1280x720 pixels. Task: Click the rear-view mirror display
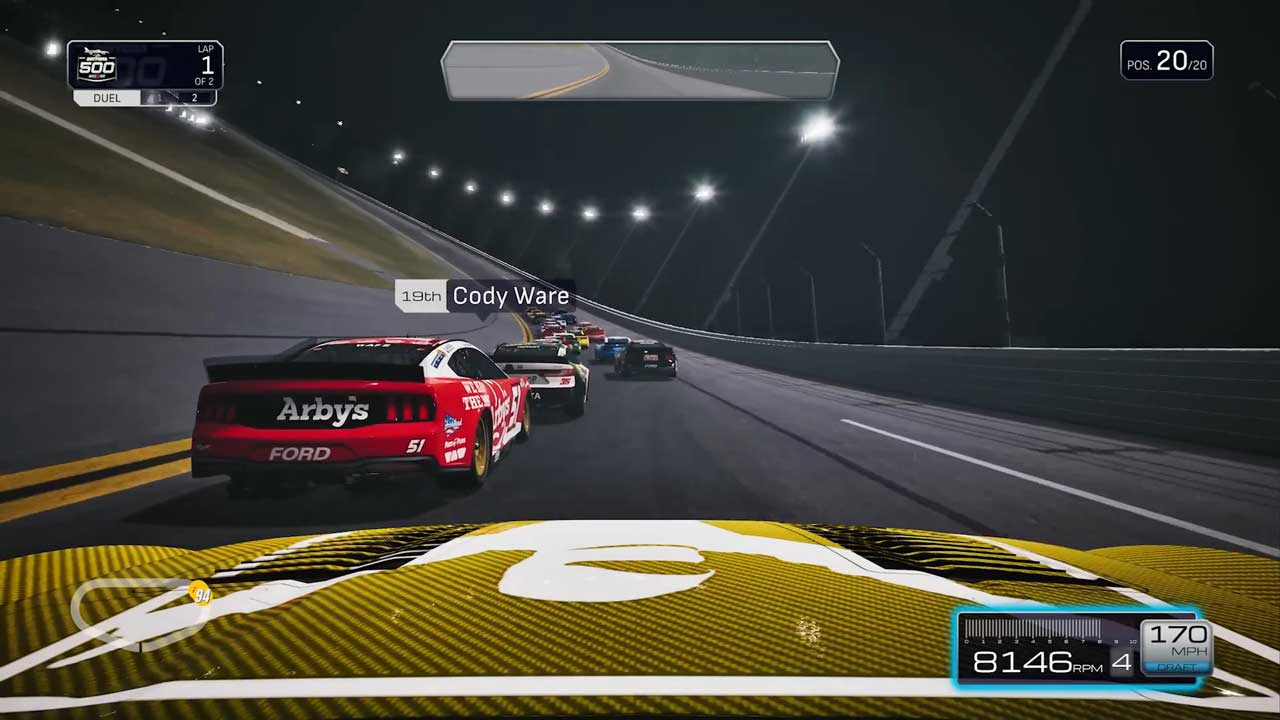coord(640,71)
